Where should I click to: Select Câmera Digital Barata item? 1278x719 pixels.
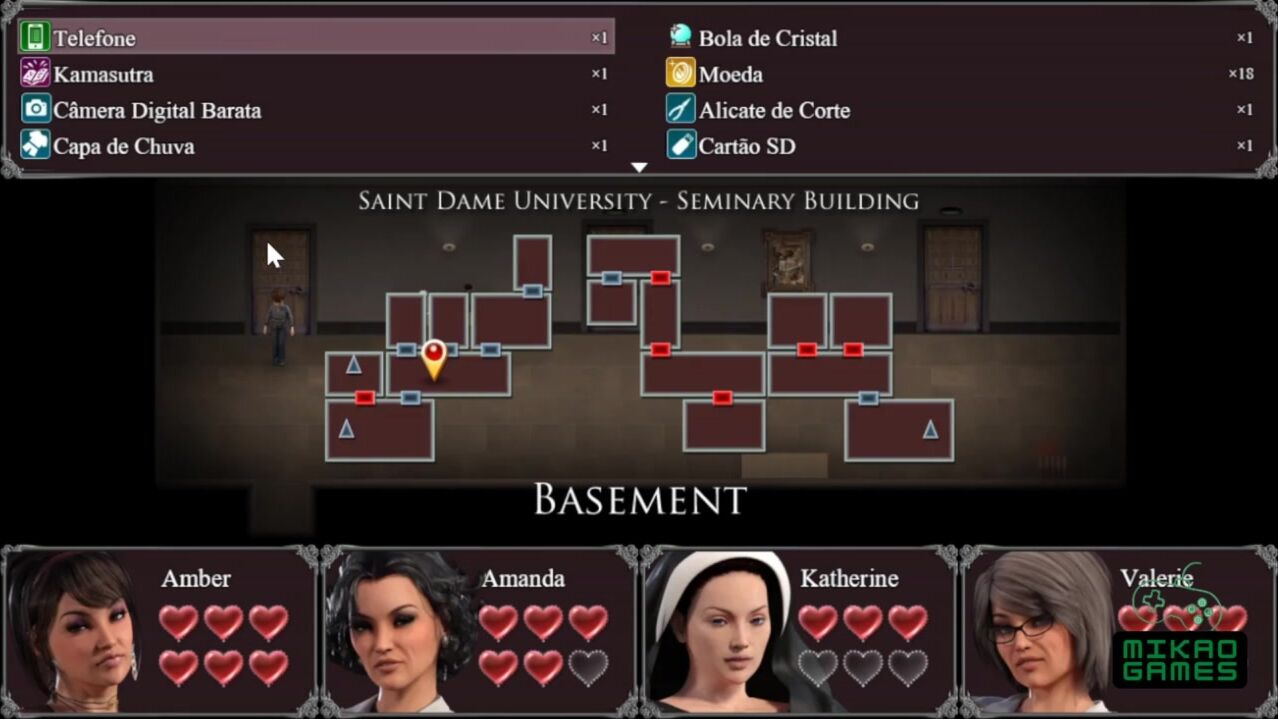click(x=315, y=110)
